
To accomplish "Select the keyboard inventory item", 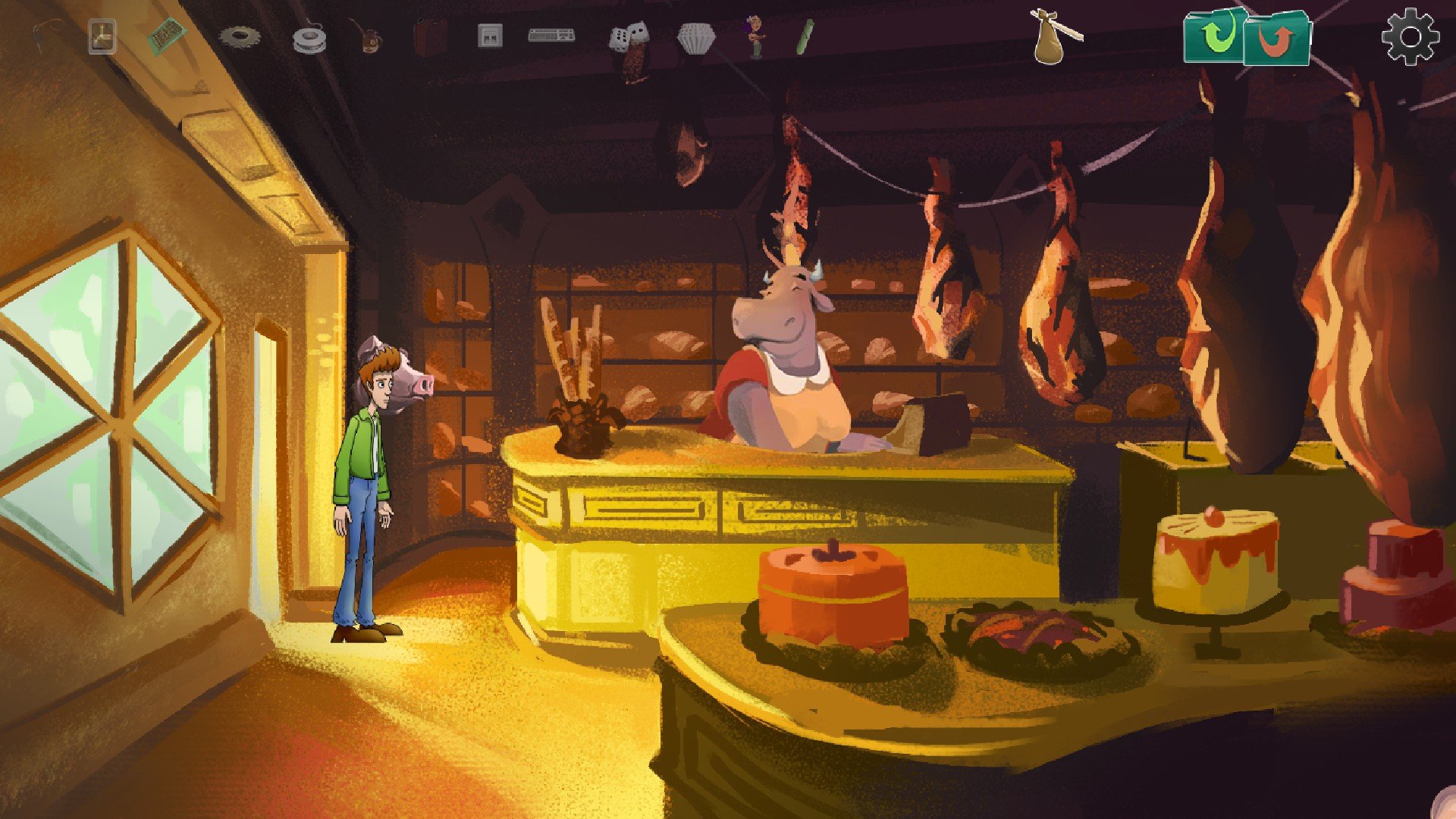I will click(551, 35).
